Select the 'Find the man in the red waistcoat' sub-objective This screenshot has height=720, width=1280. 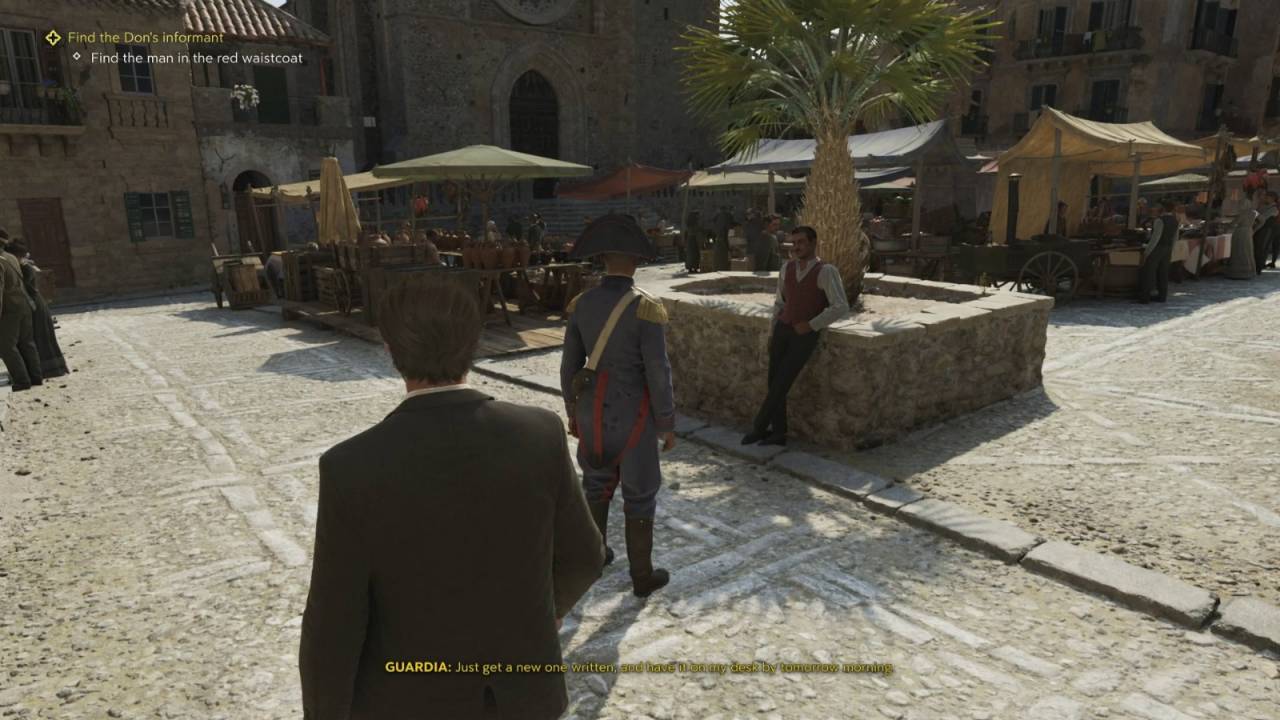tap(196, 58)
